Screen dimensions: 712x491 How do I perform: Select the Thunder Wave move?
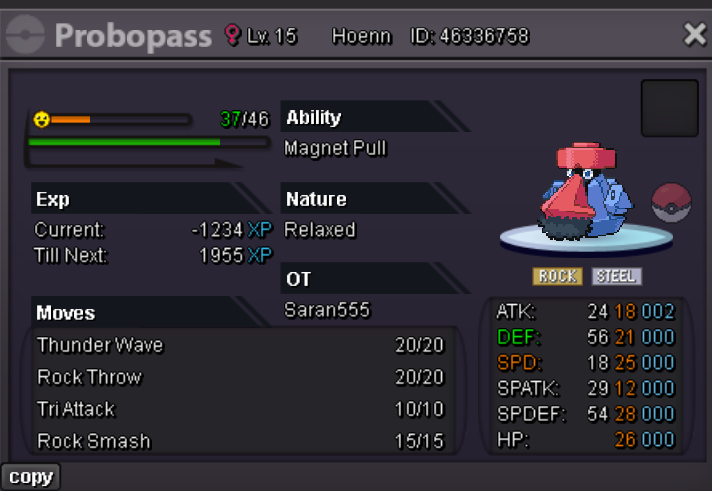(240, 345)
